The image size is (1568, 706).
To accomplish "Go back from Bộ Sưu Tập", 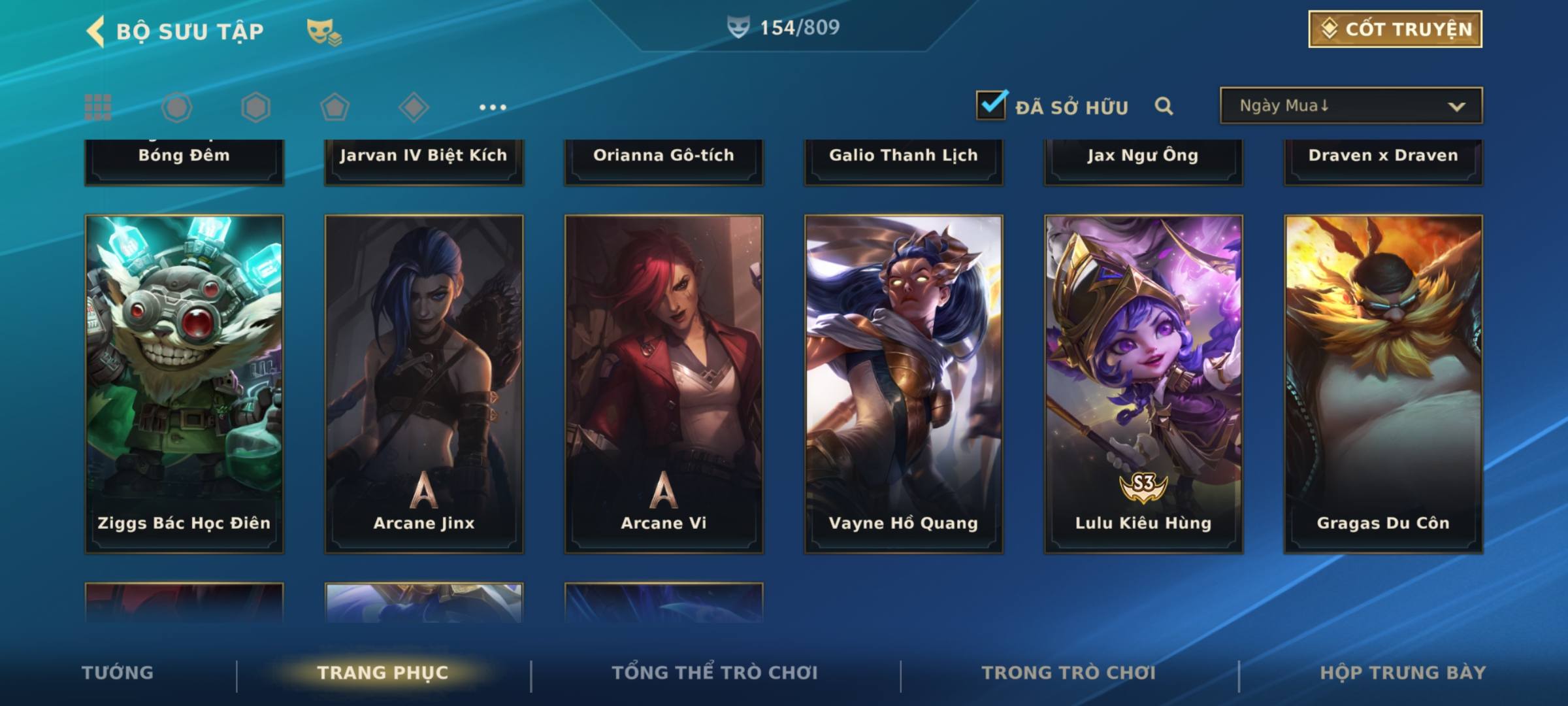I will [x=96, y=31].
